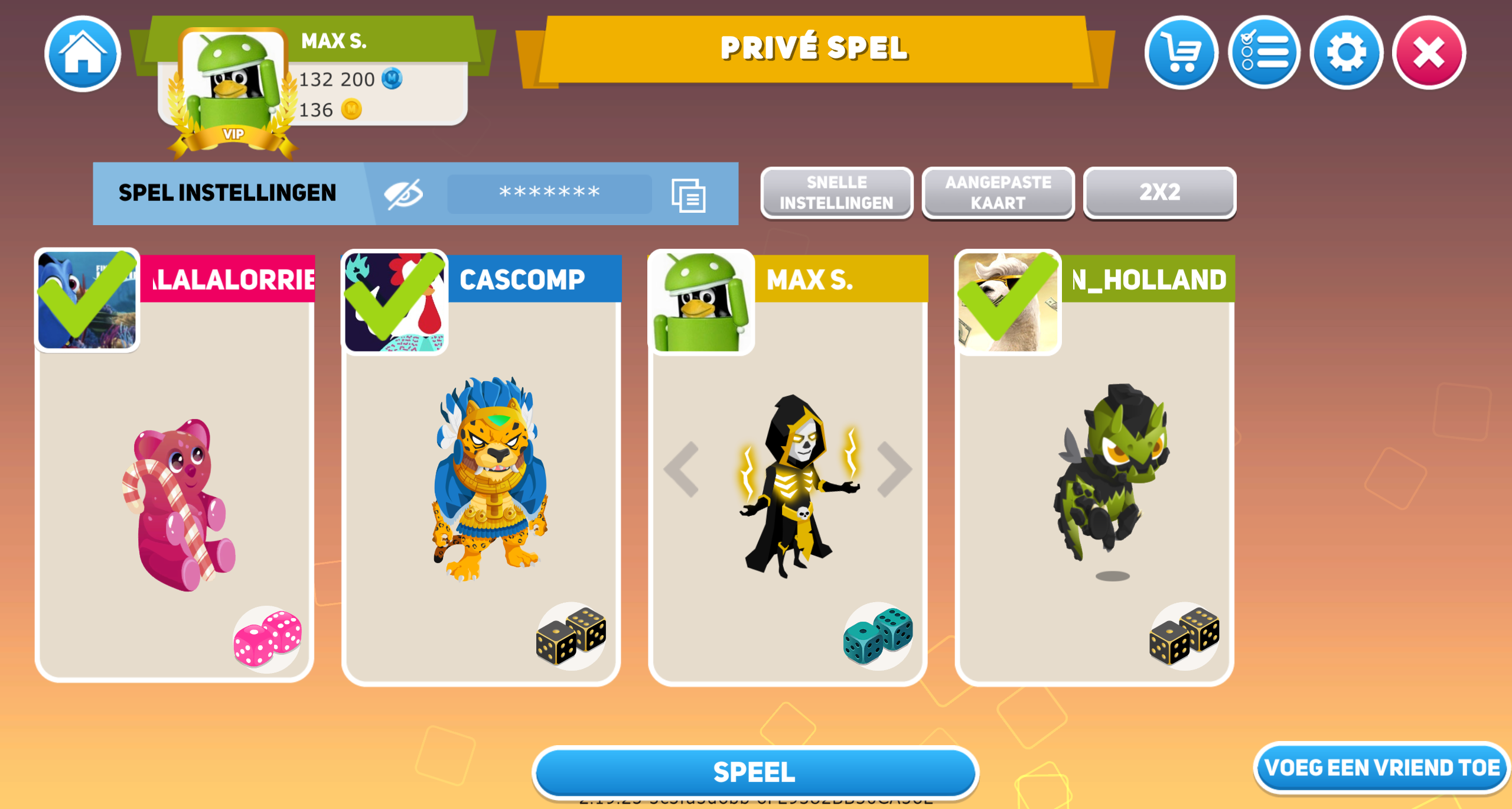The image size is (1512, 809).
Task: Copy the hidden game code
Action: tap(688, 195)
